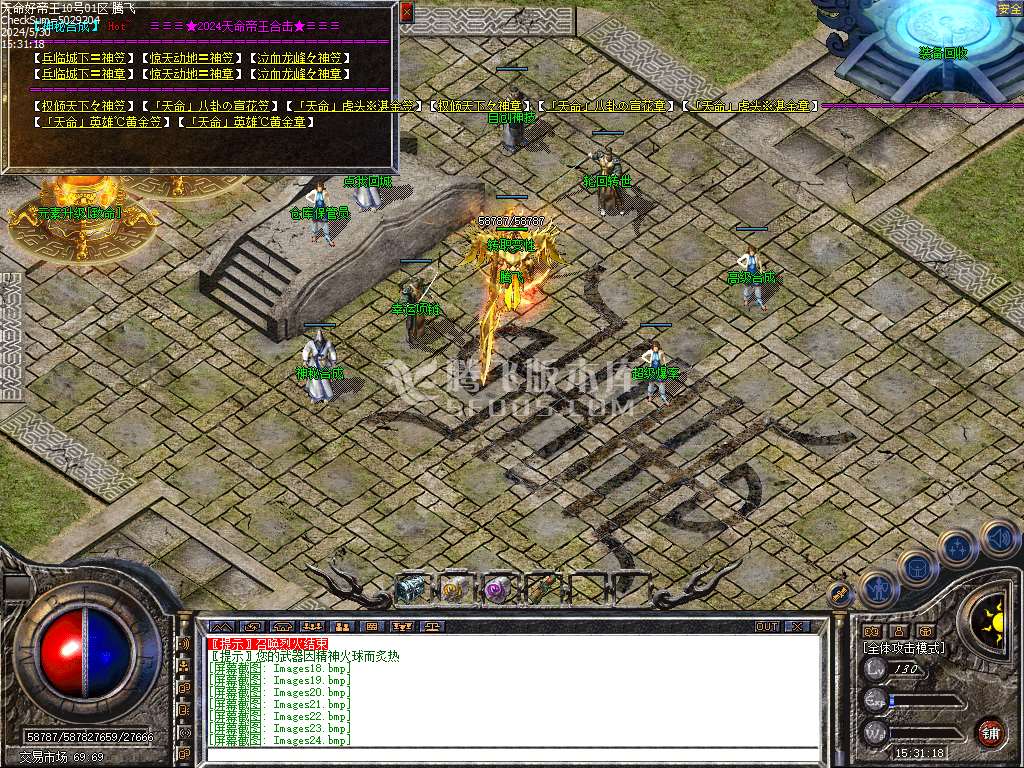This screenshot has width=1024, height=768.
Task: Close the chat panel with X button
Action: (797, 627)
